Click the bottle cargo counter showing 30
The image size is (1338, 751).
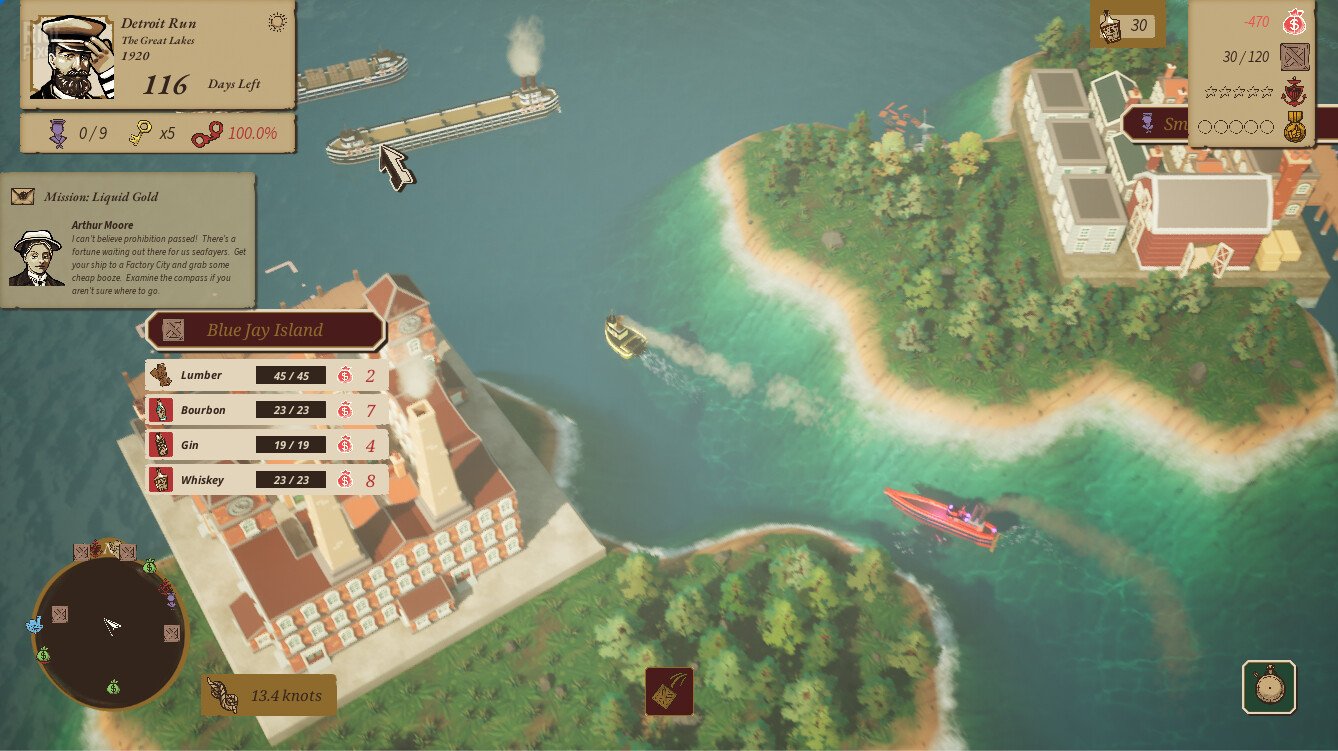pyautogui.click(x=1128, y=27)
